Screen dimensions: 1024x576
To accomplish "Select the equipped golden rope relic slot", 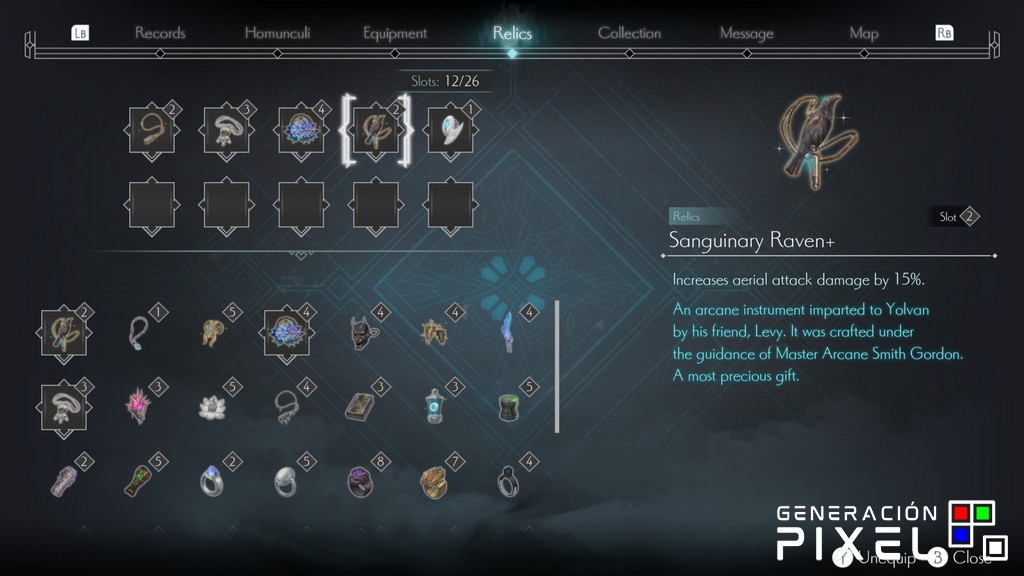I will 152,130.
